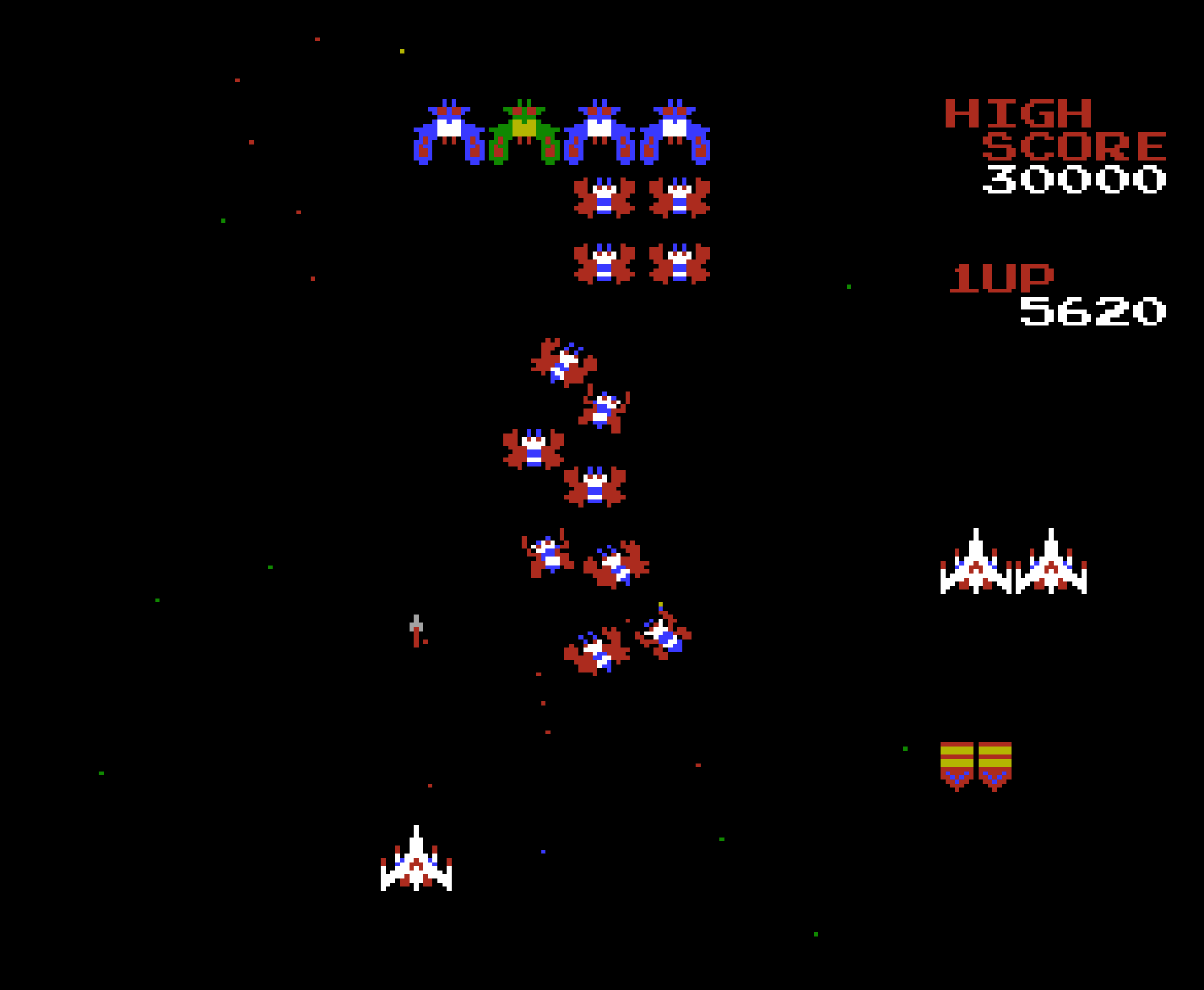Screen dimensions: 1204x990
Task: Select the left stage badge flag
Action: click(x=958, y=765)
